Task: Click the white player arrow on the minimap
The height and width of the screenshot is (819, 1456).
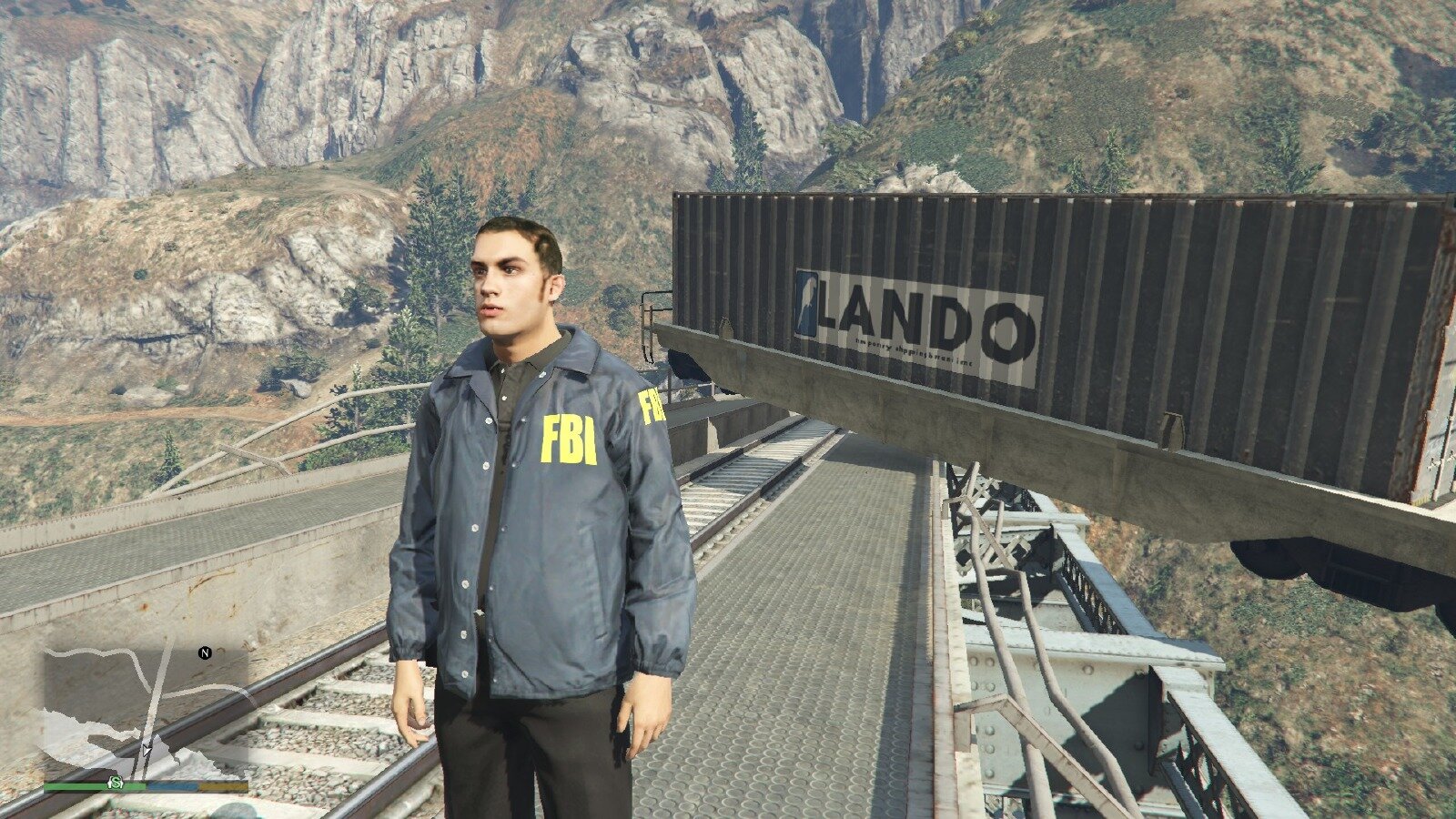Action: (x=147, y=750)
